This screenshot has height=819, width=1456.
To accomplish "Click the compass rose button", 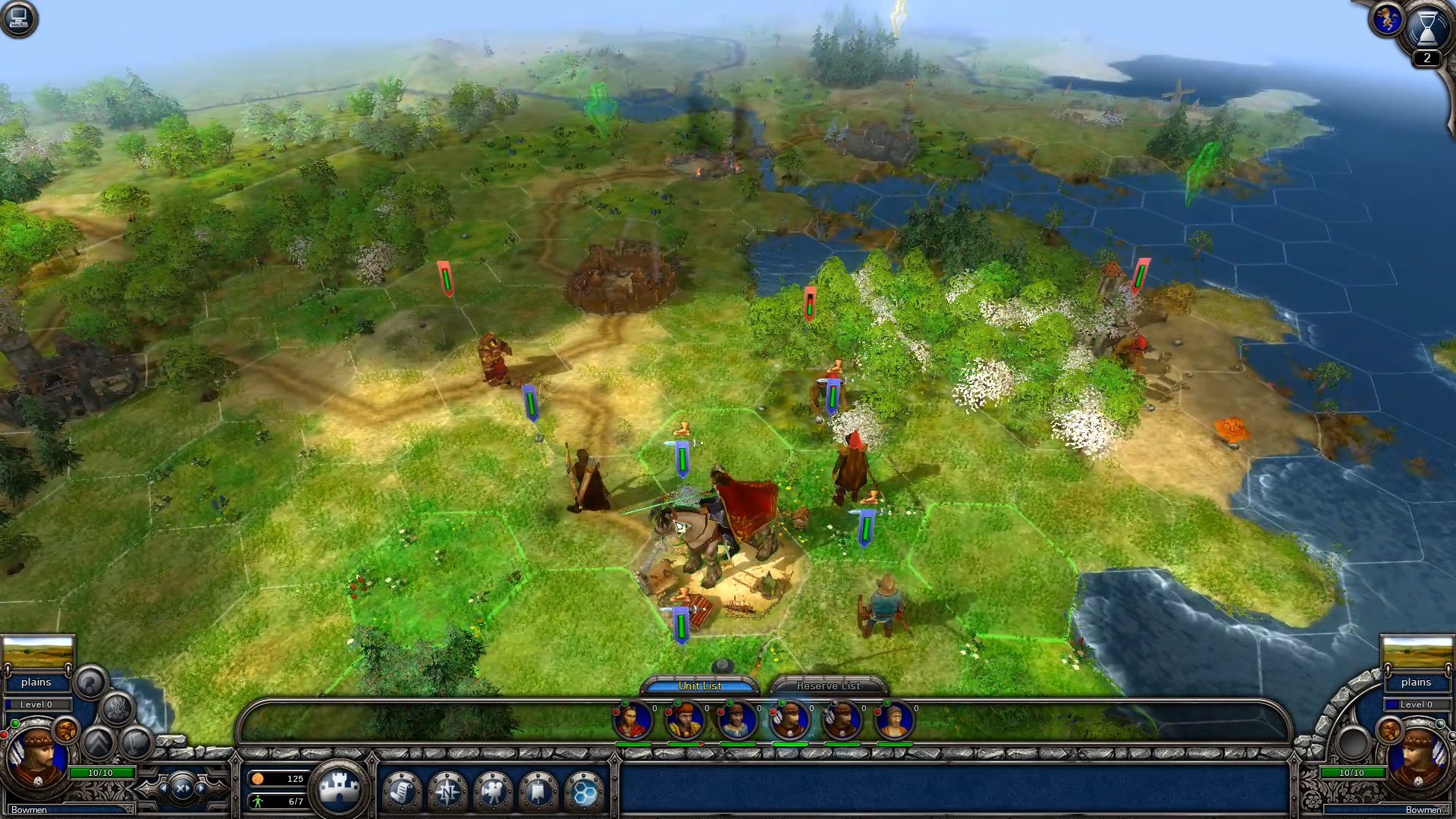I will 447,792.
